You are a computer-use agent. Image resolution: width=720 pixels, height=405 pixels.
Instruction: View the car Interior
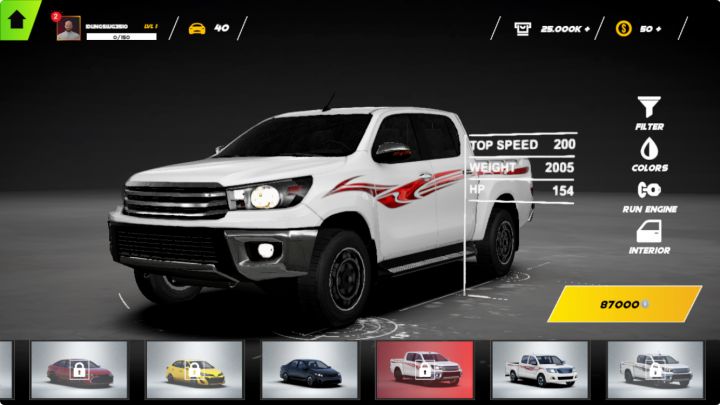[649, 236]
